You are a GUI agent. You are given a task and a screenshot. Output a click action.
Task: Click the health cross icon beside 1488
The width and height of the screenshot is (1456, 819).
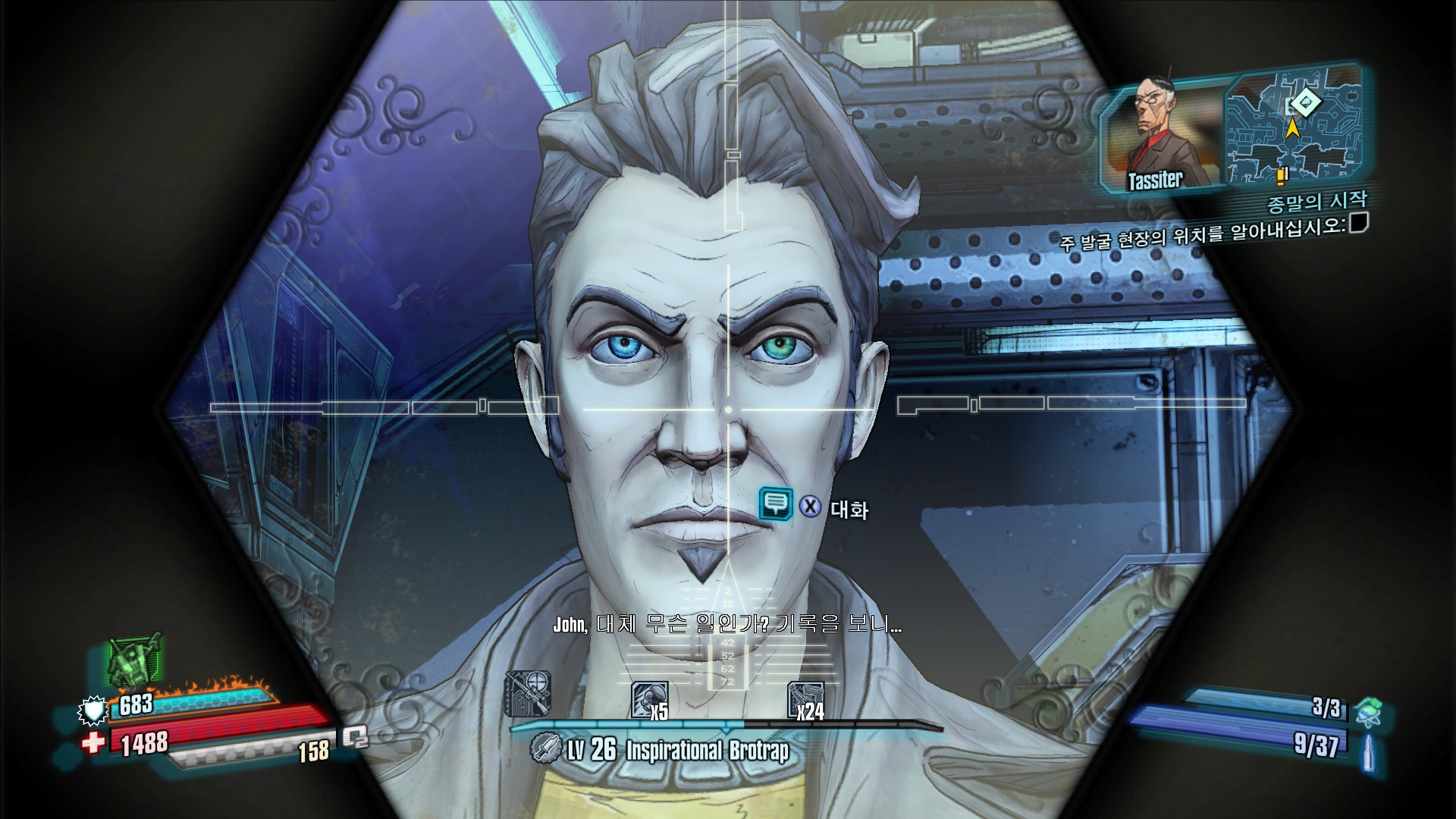coord(93,742)
